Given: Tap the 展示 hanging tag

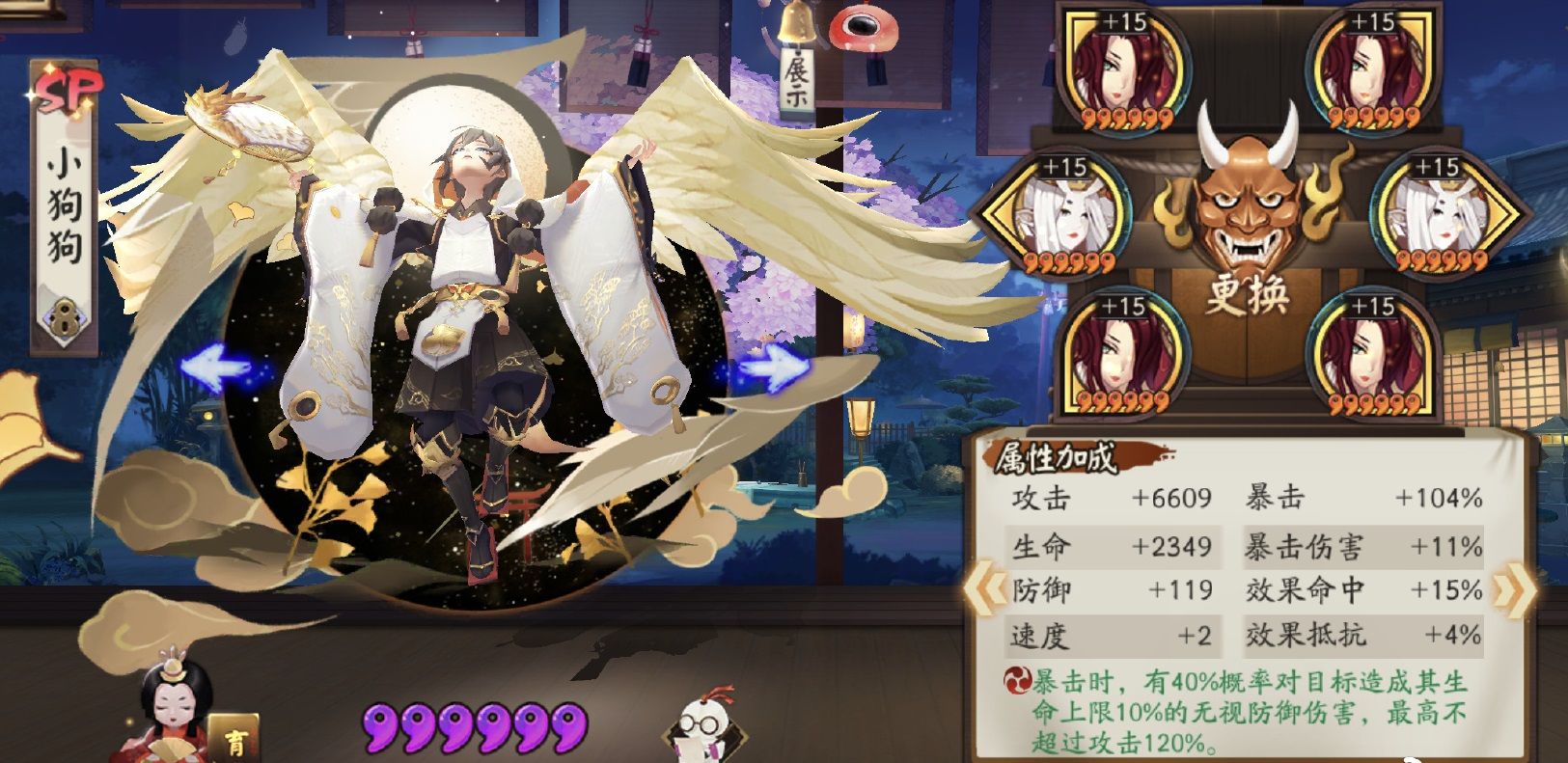Looking at the screenshot, I should [x=797, y=81].
